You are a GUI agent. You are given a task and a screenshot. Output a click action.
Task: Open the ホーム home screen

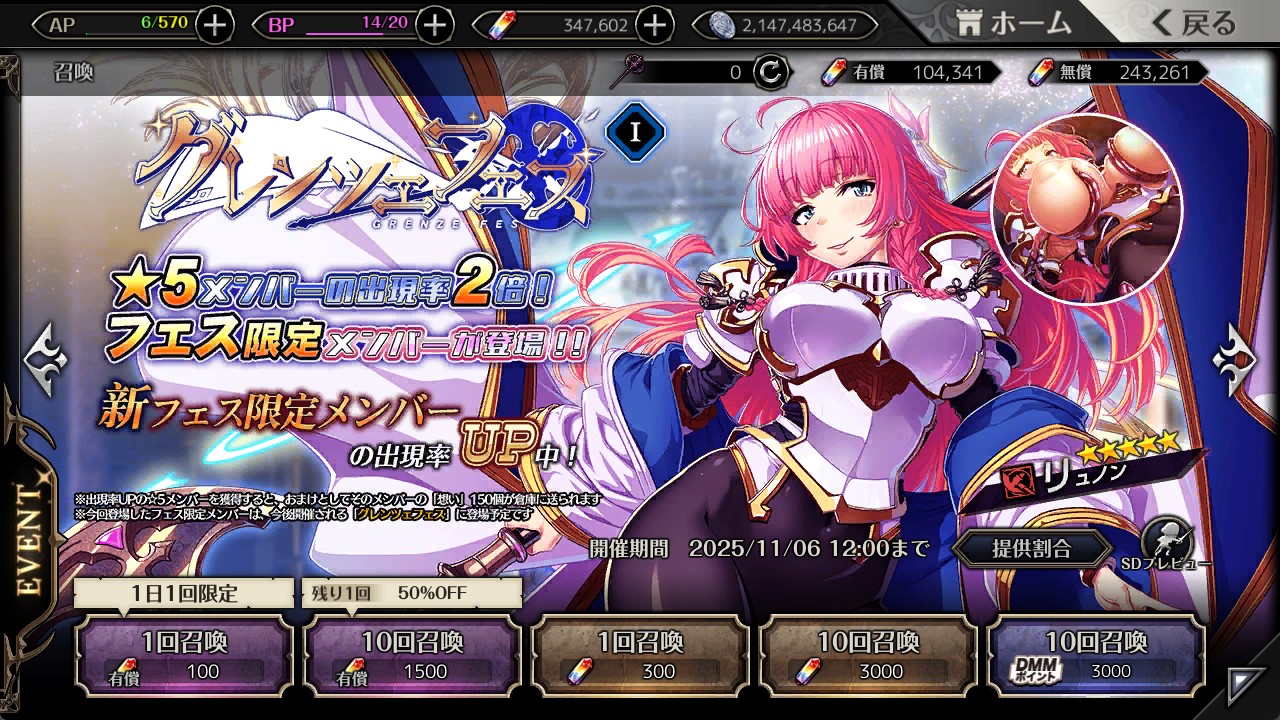coord(1014,24)
